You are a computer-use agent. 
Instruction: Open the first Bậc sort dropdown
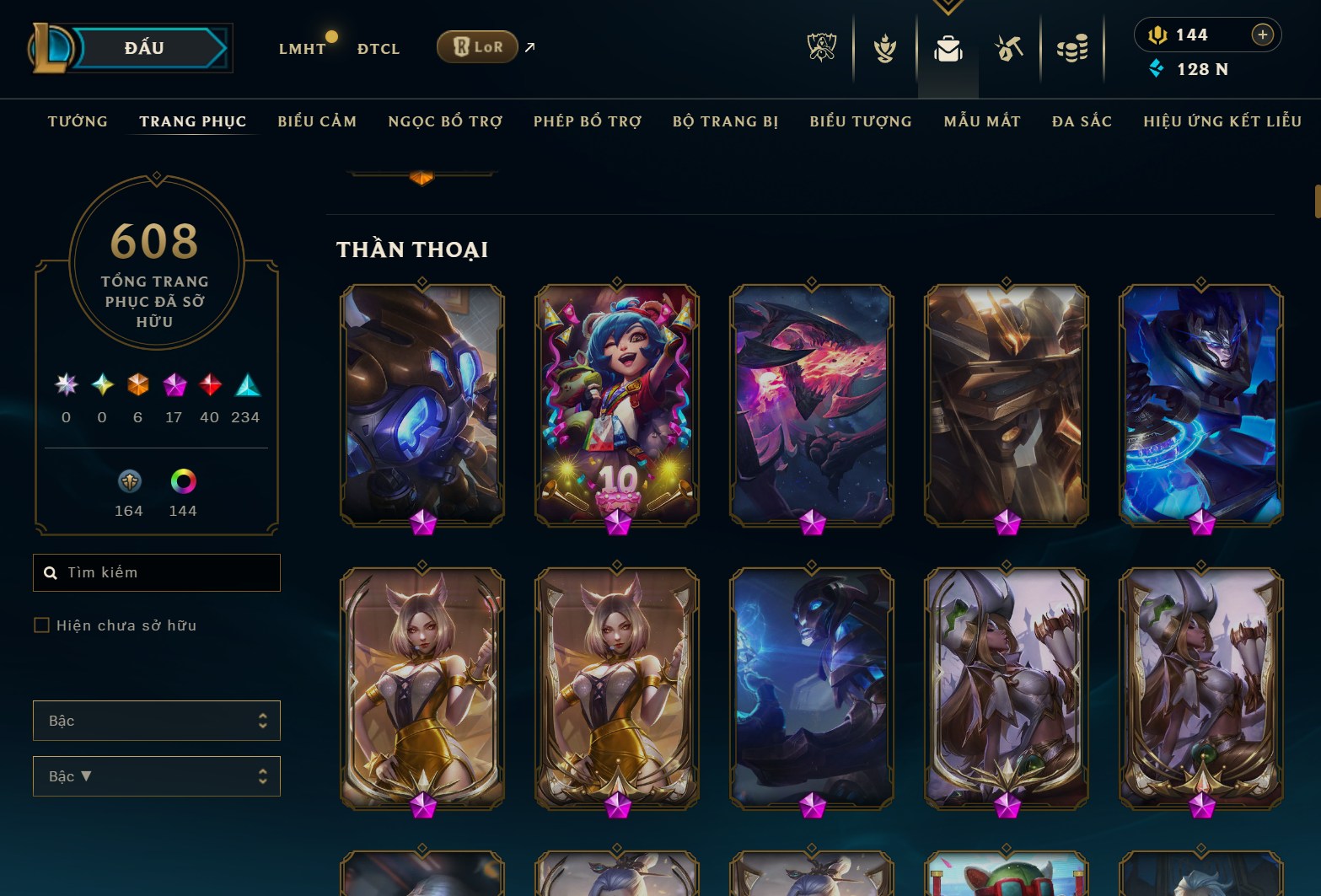pyautogui.click(x=156, y=721)
